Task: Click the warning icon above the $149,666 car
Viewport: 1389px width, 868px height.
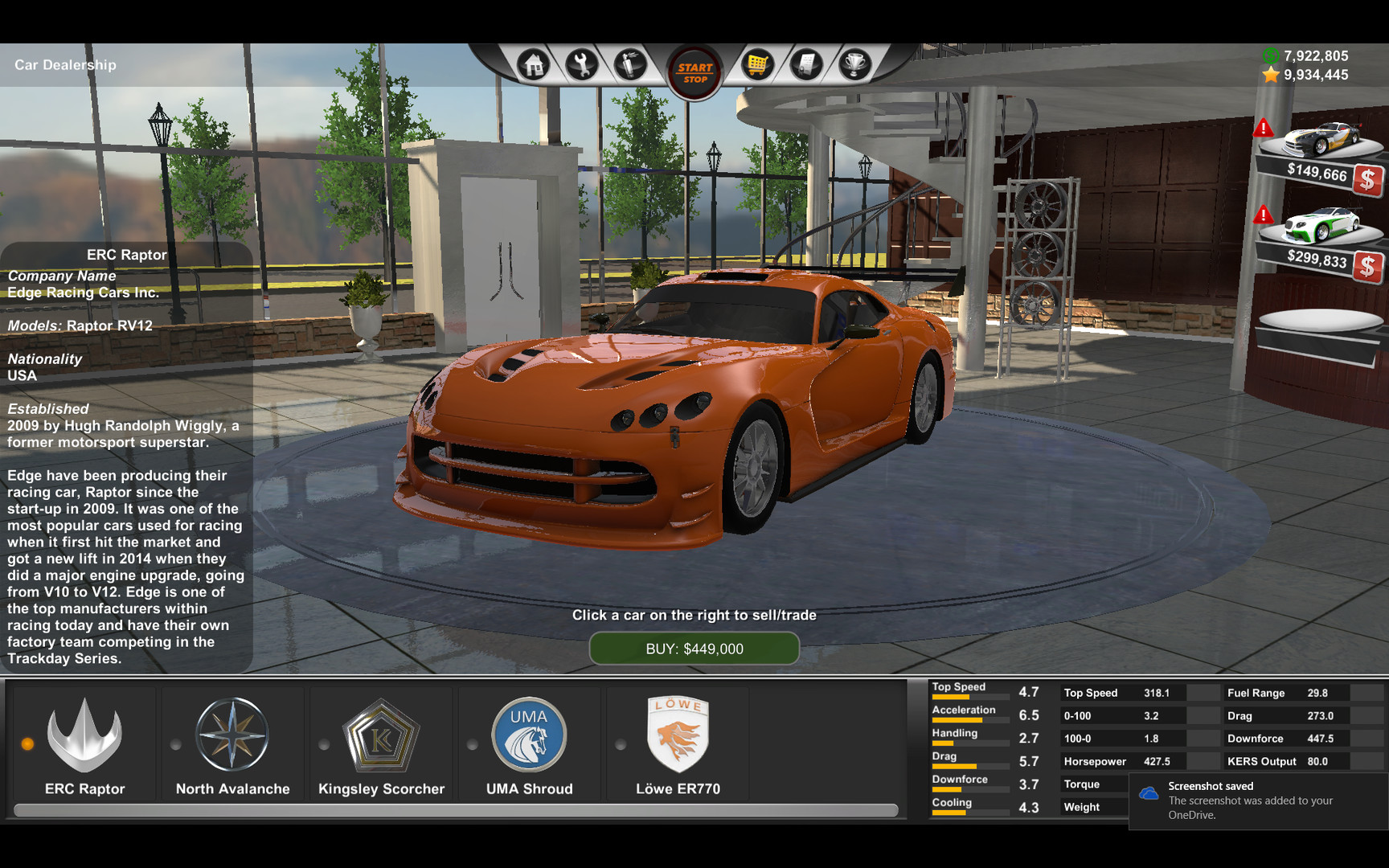Action: click(x=1264, y=128)
